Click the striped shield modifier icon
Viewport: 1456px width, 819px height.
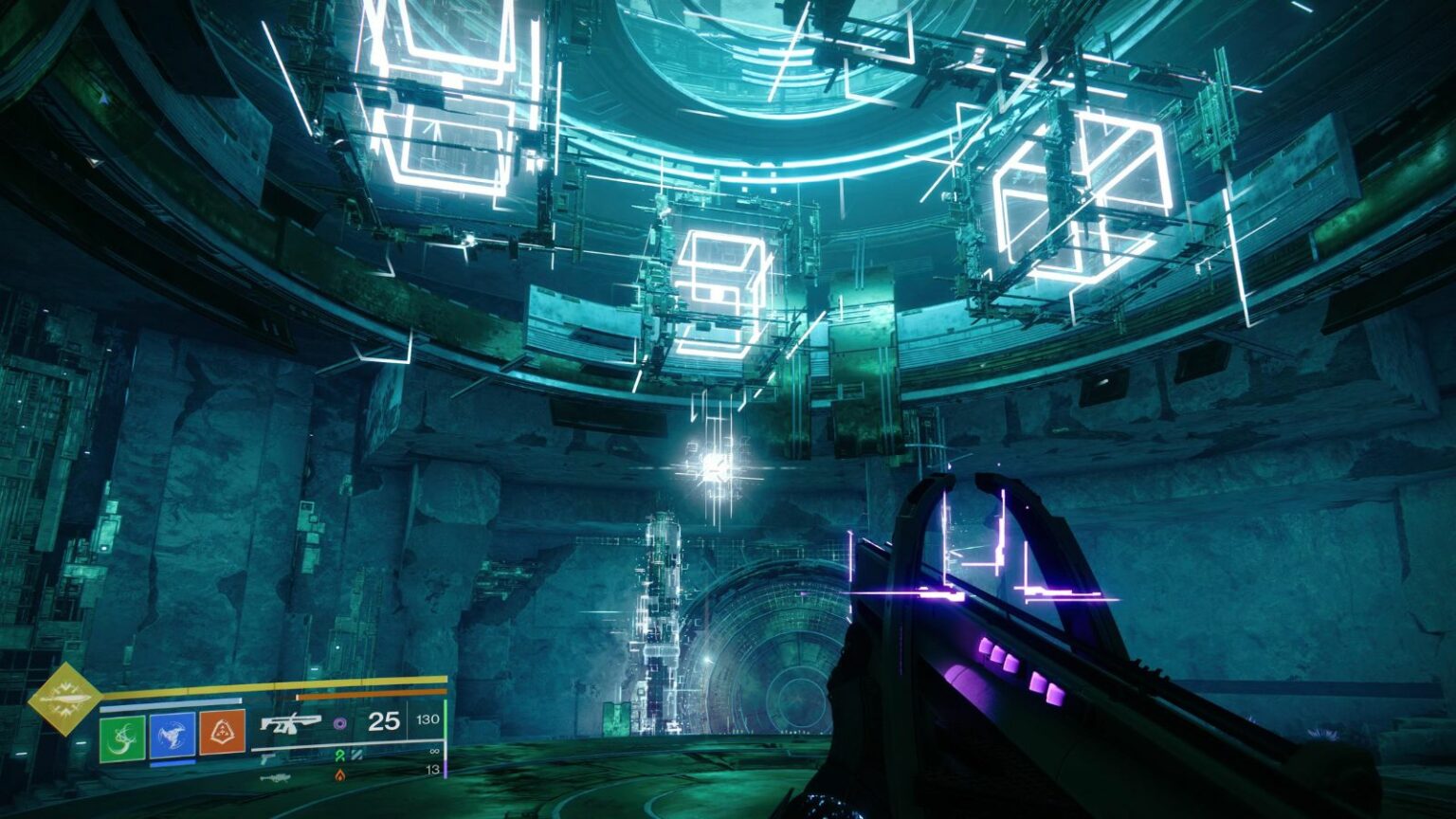[x=357, y=755]
